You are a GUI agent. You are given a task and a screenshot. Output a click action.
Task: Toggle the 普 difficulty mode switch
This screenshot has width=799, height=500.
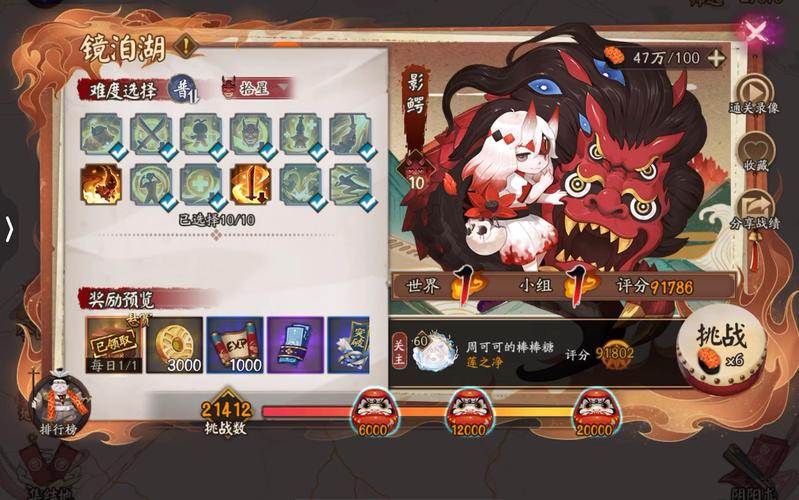[x=183, y=88]
